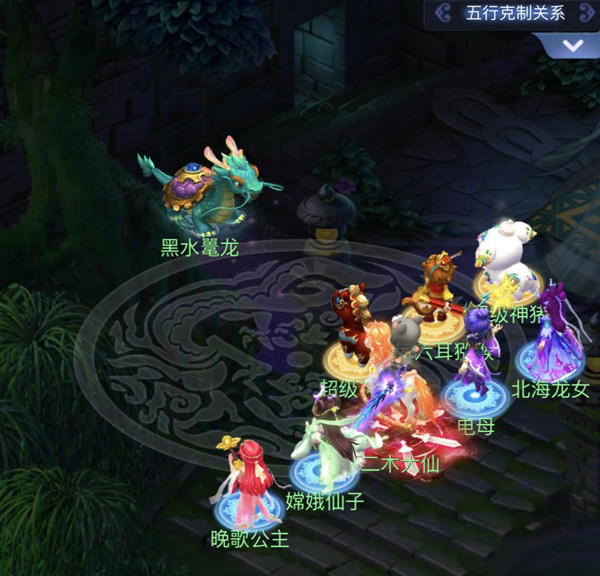Open the 五行克制关系 panel

515,13
